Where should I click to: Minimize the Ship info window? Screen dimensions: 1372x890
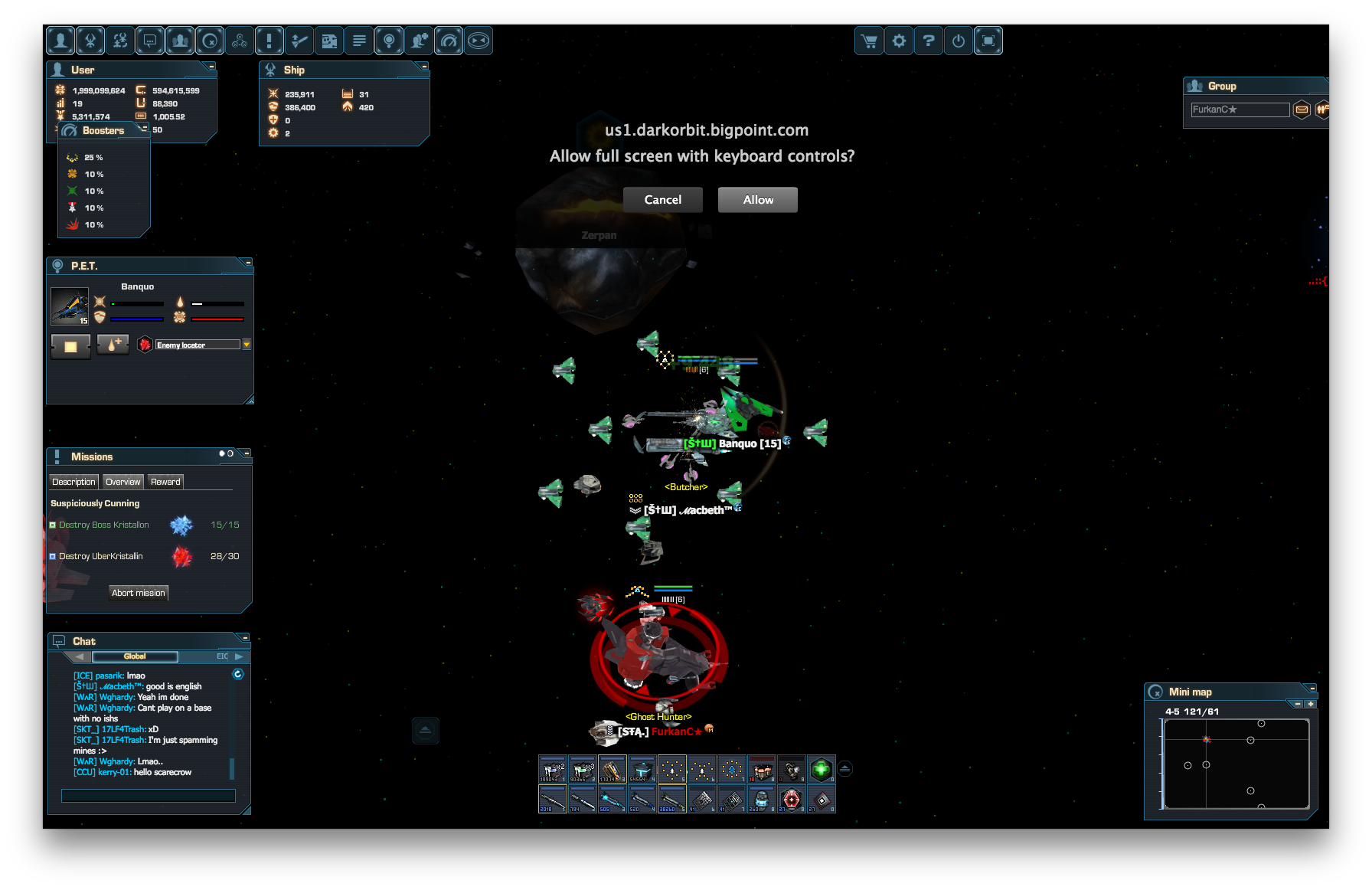[x=423, y=67]
